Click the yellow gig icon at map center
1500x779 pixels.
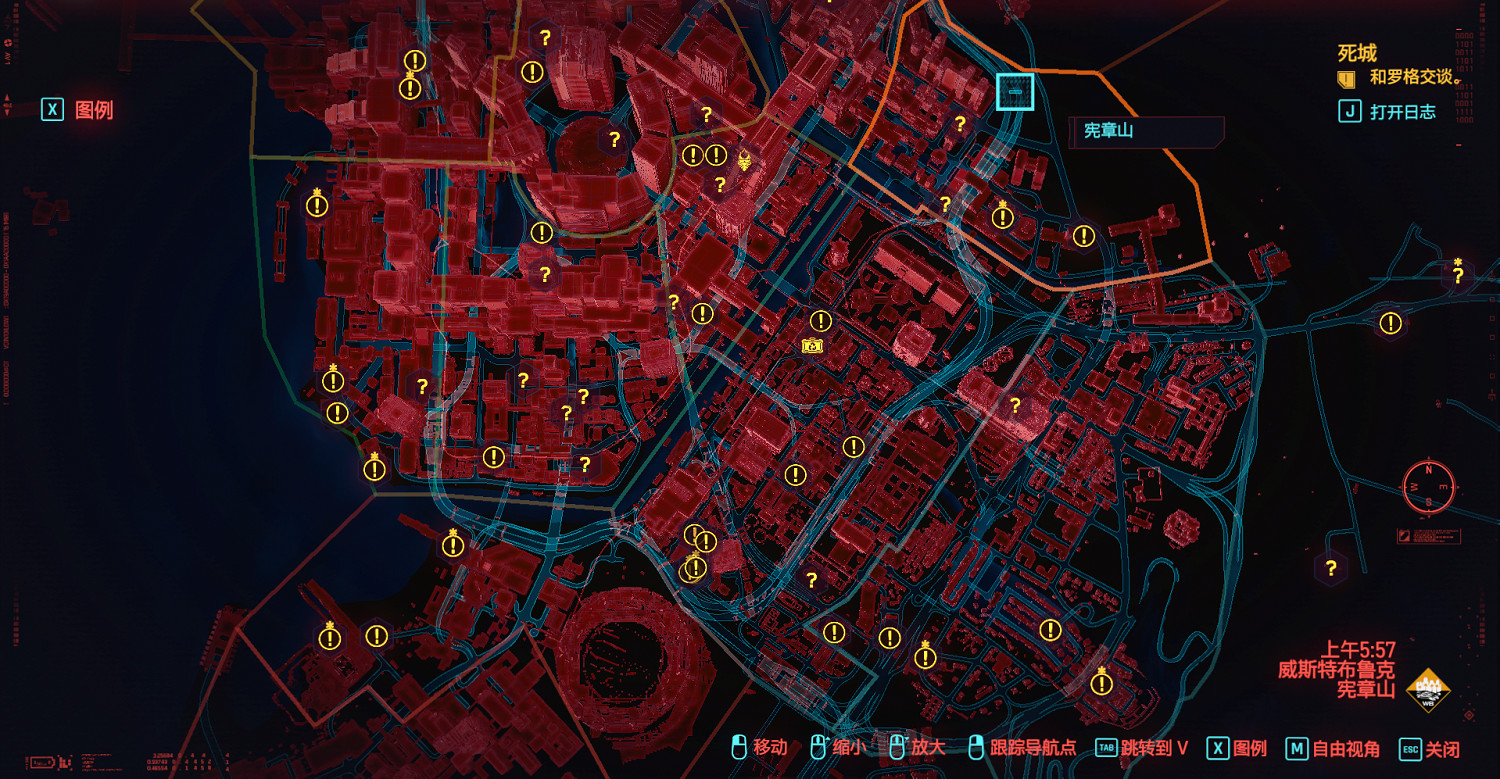[811, 344]
